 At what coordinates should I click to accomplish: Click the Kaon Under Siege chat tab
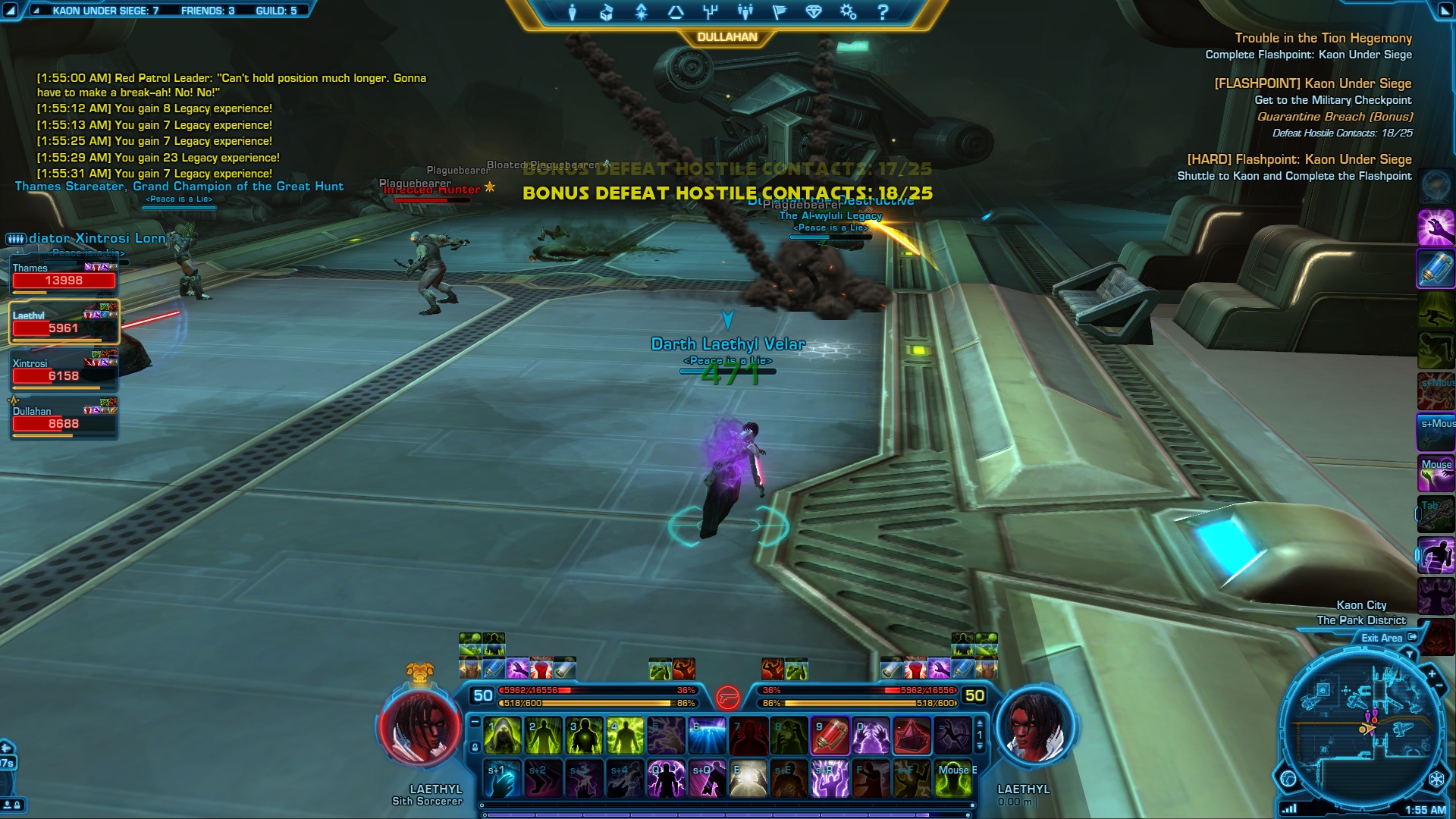coord(105,11)
